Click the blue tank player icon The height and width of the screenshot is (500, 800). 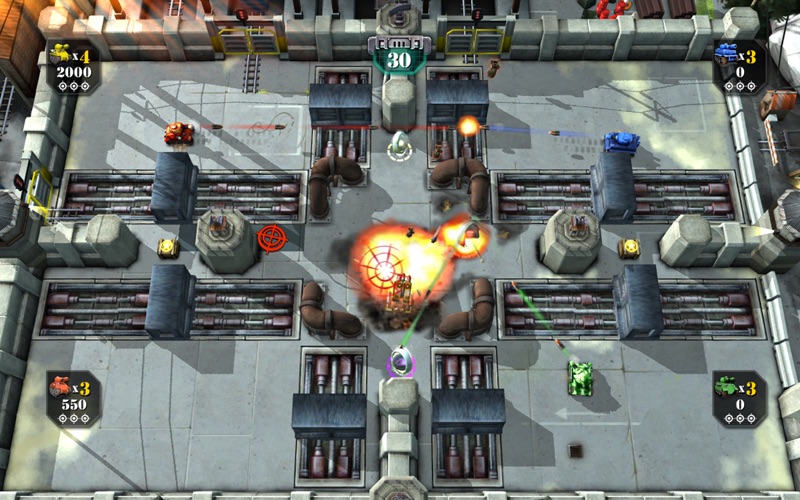pos(726,53)
